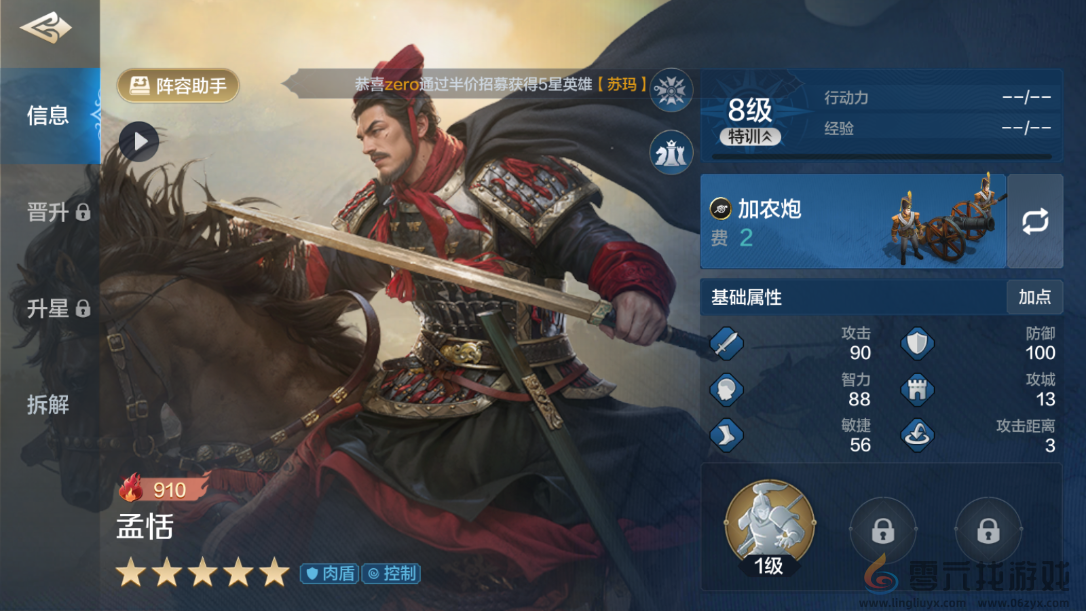Screen dimensions: 1086x611
Task: Play the hero preview video
Action: (x=139, y=142)
